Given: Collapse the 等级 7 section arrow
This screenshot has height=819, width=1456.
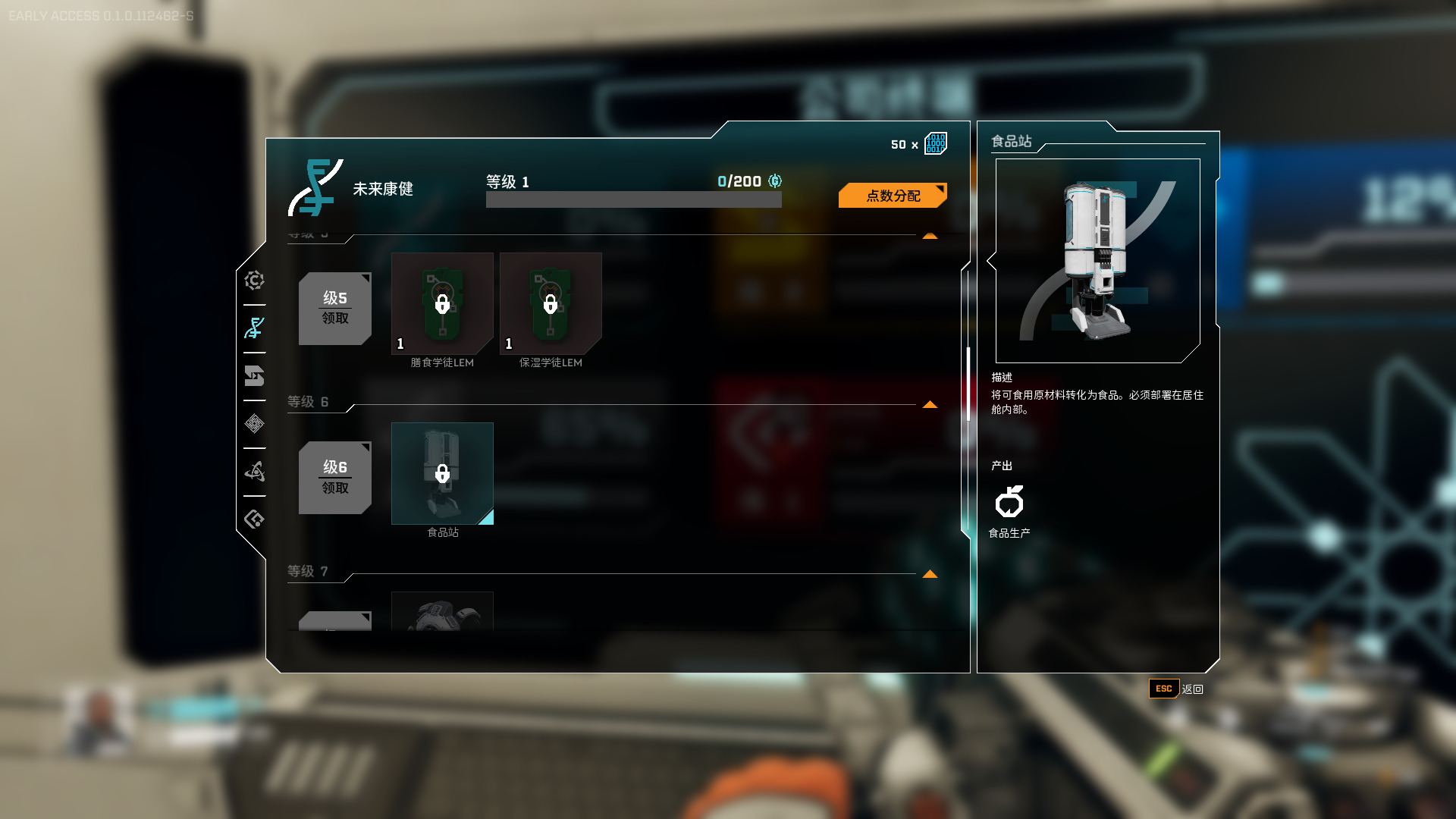Looking at the screenshot, I should (x=930, y=574).
